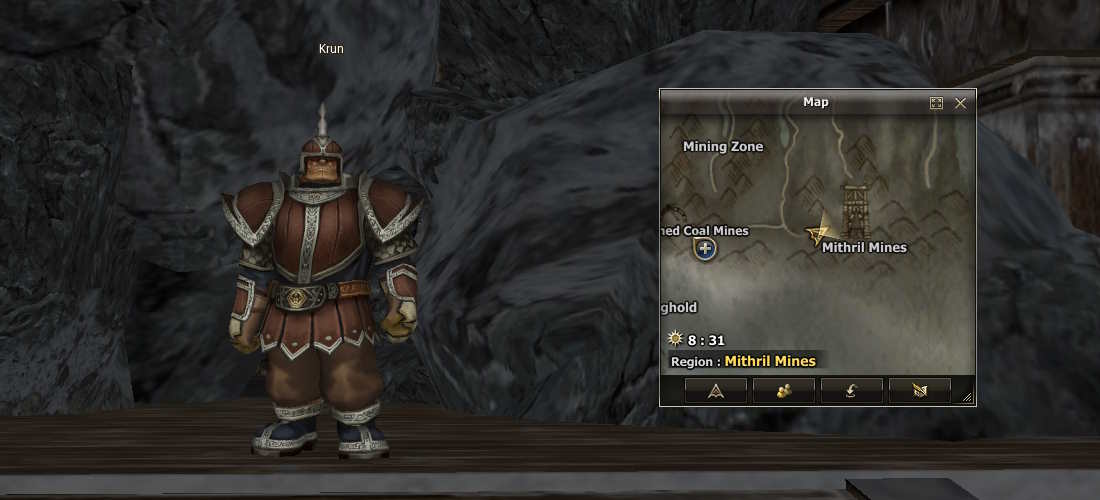Click the party members map button
The width and height of the screenshot is (1100, 500).
783,391
